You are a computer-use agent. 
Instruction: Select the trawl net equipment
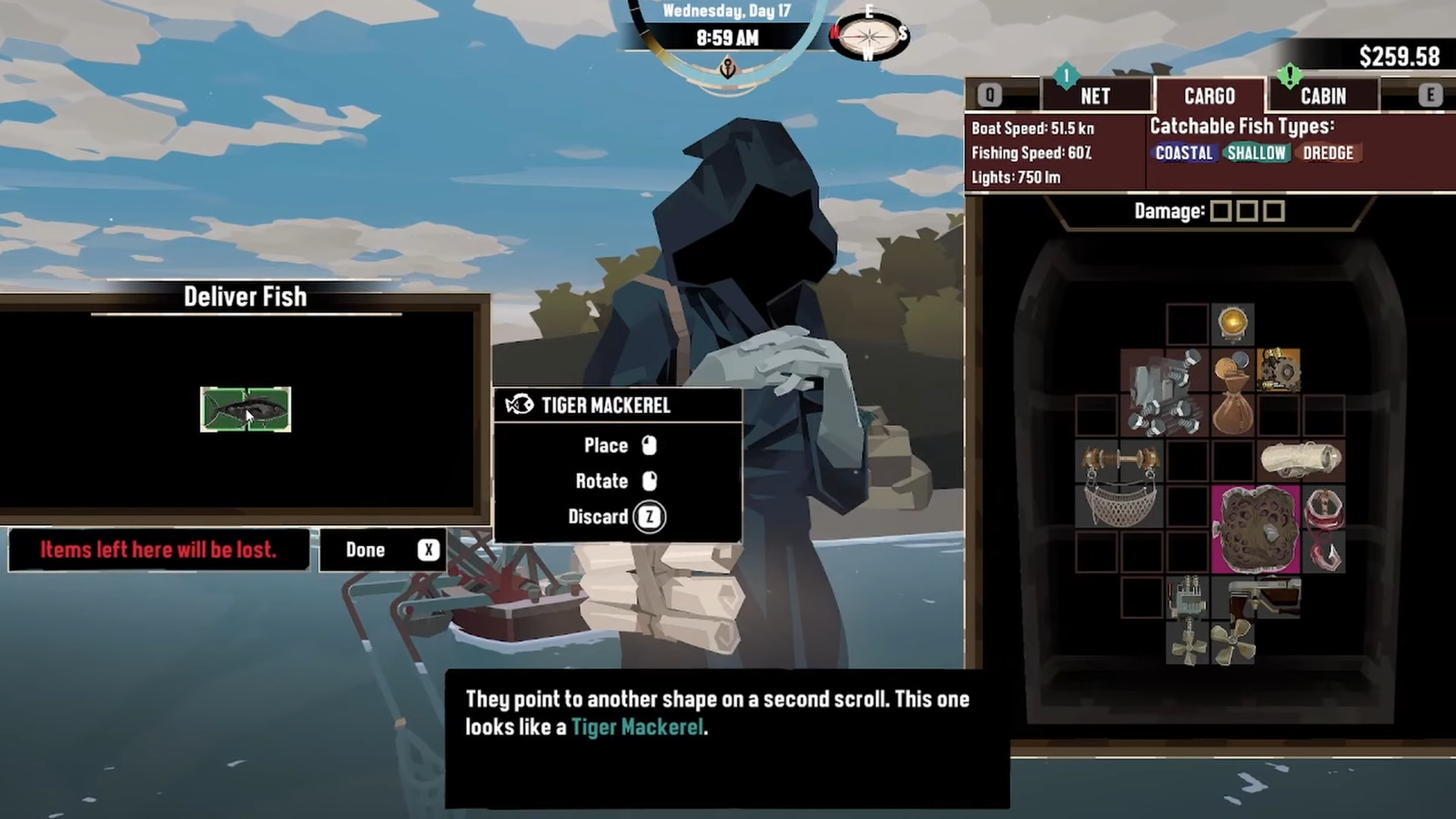[1119, 483]
